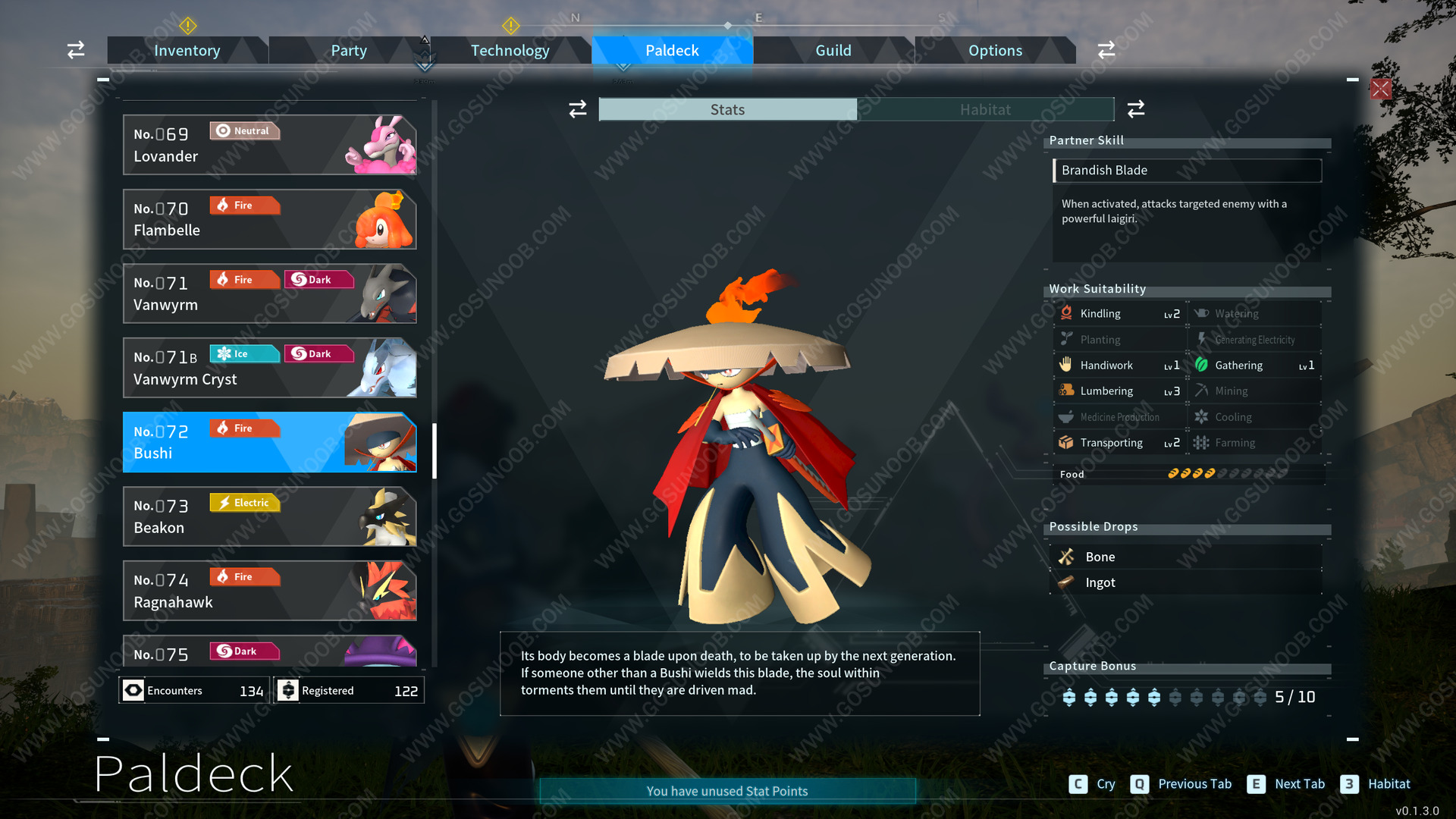Click the Brandish Blade partner skill
Viewport: 1456px width, 819px height.
pos(1187,171)
